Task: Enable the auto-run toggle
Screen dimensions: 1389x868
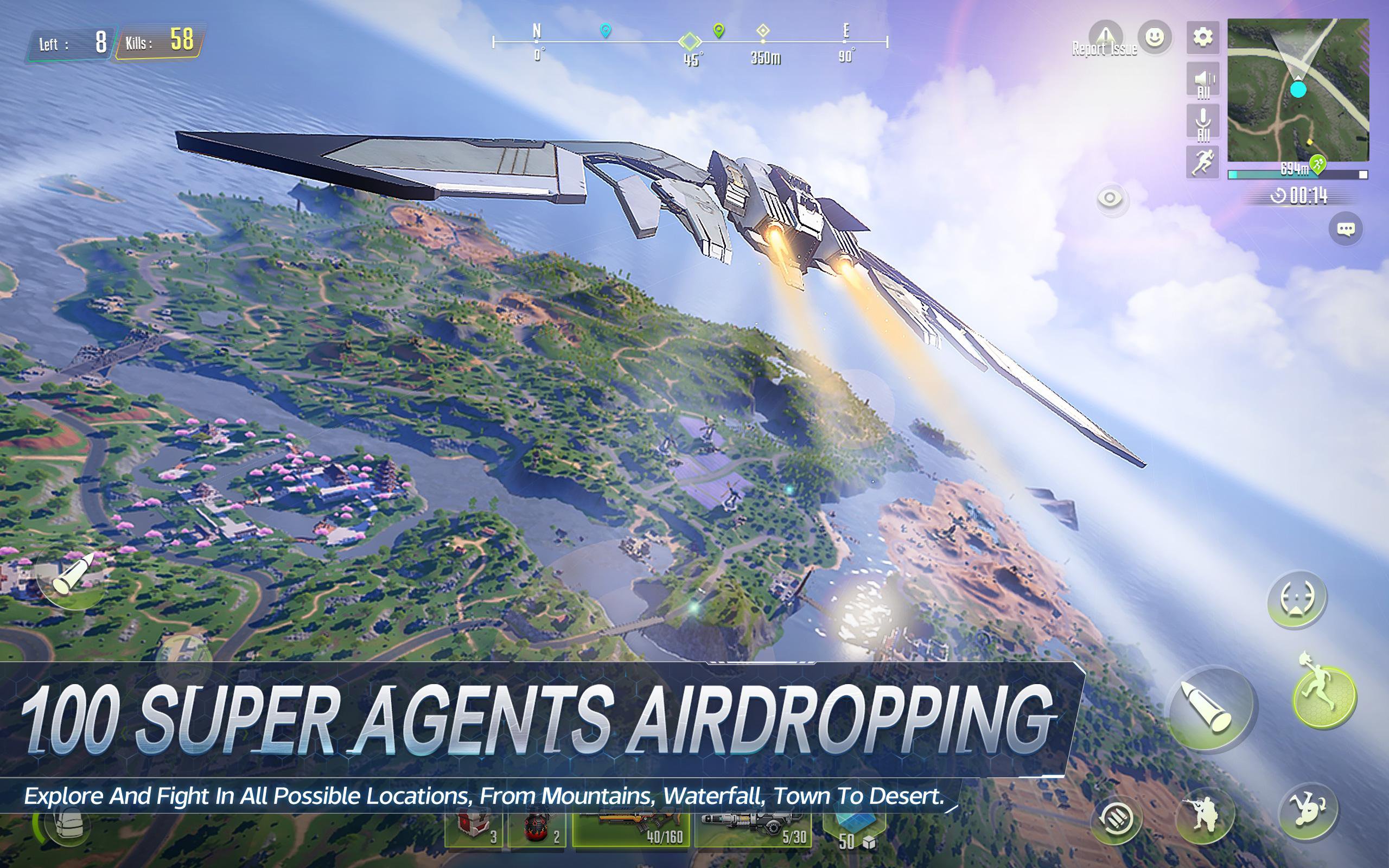Action: [1203, 158]
